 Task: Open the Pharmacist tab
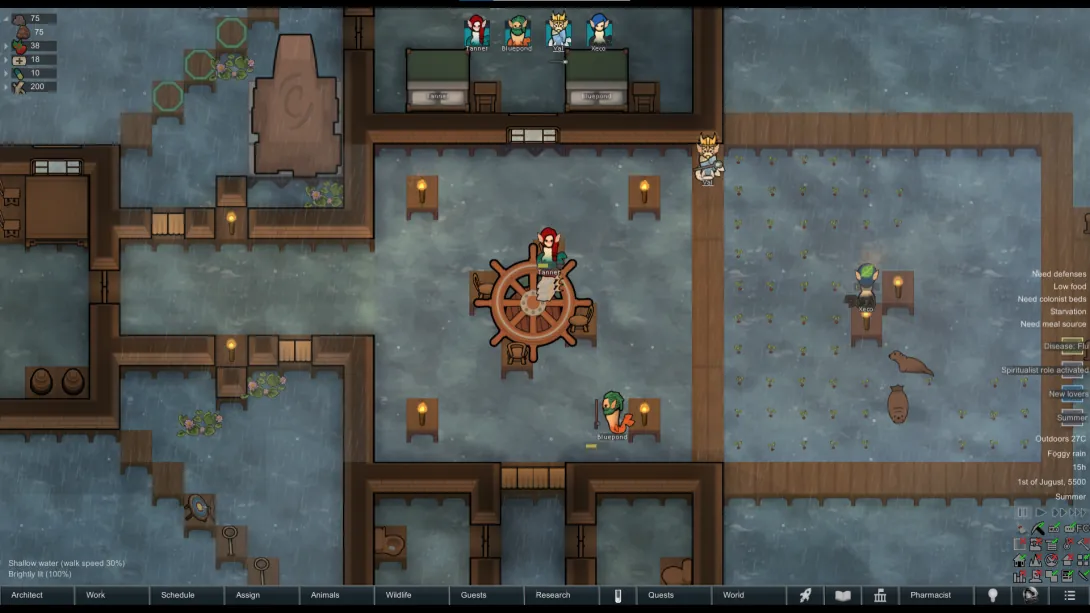point(932,595)
